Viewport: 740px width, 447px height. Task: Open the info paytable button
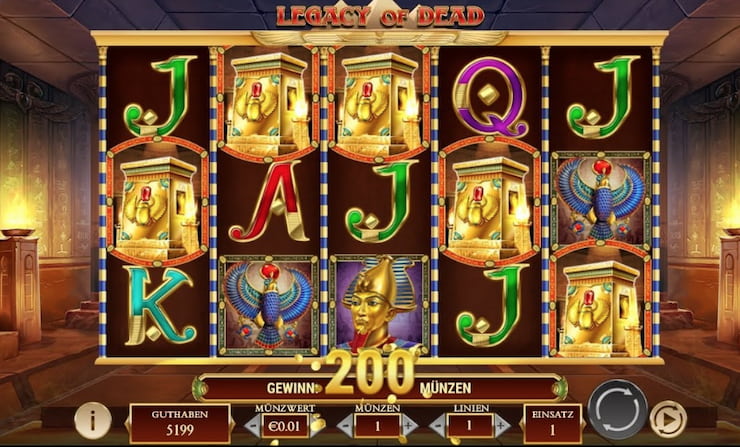click(x=93, y=420)
